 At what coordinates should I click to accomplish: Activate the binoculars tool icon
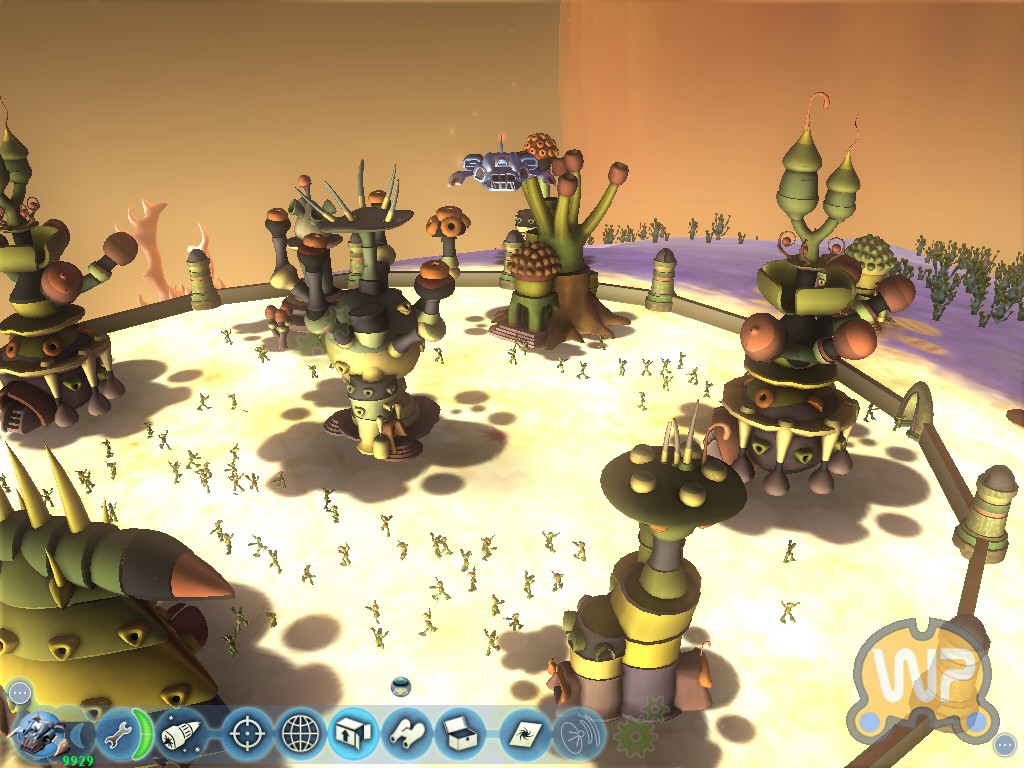407,735
